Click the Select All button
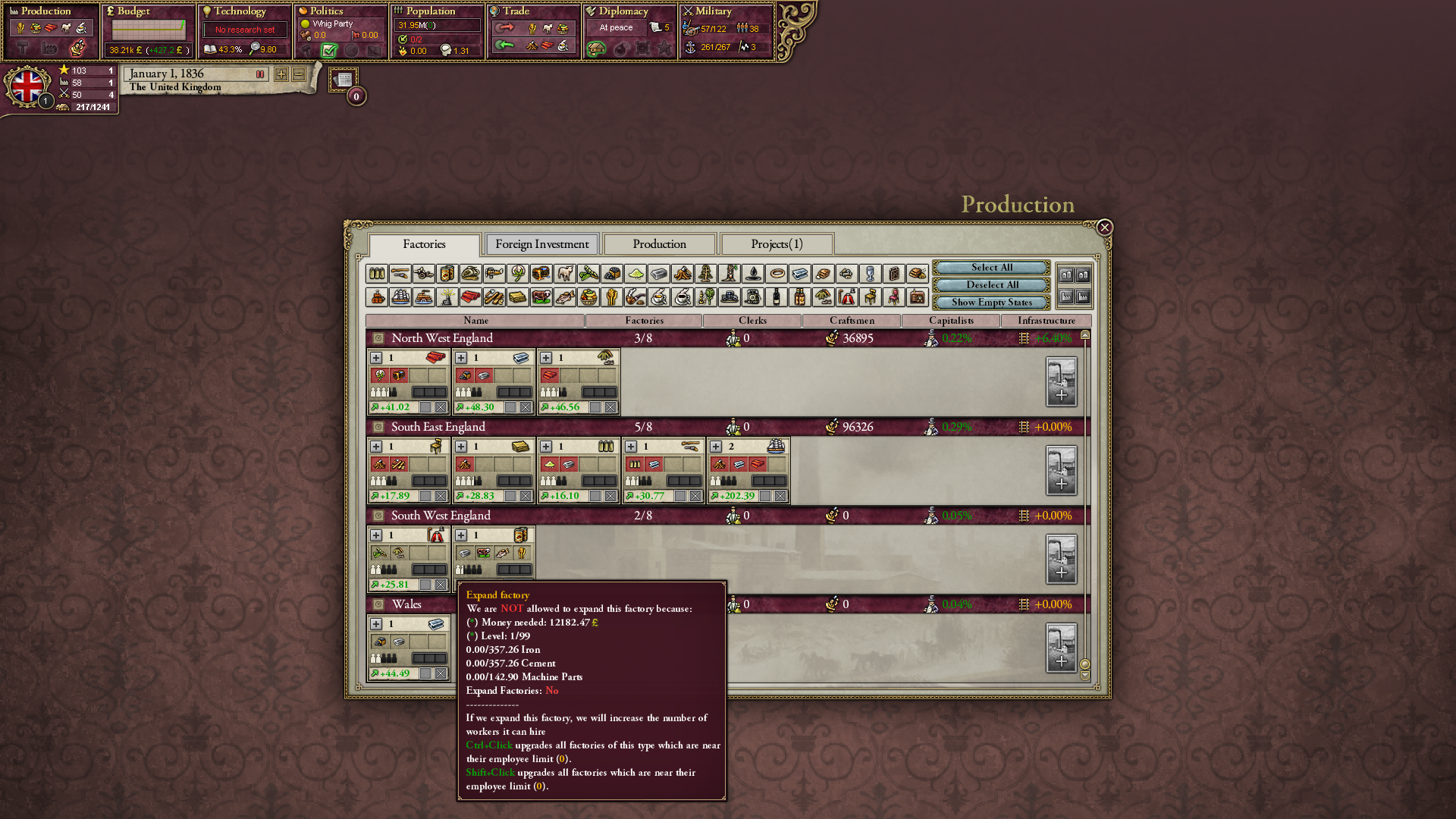The height and width of the screenshot is (819, 1456). click(990, 267)
